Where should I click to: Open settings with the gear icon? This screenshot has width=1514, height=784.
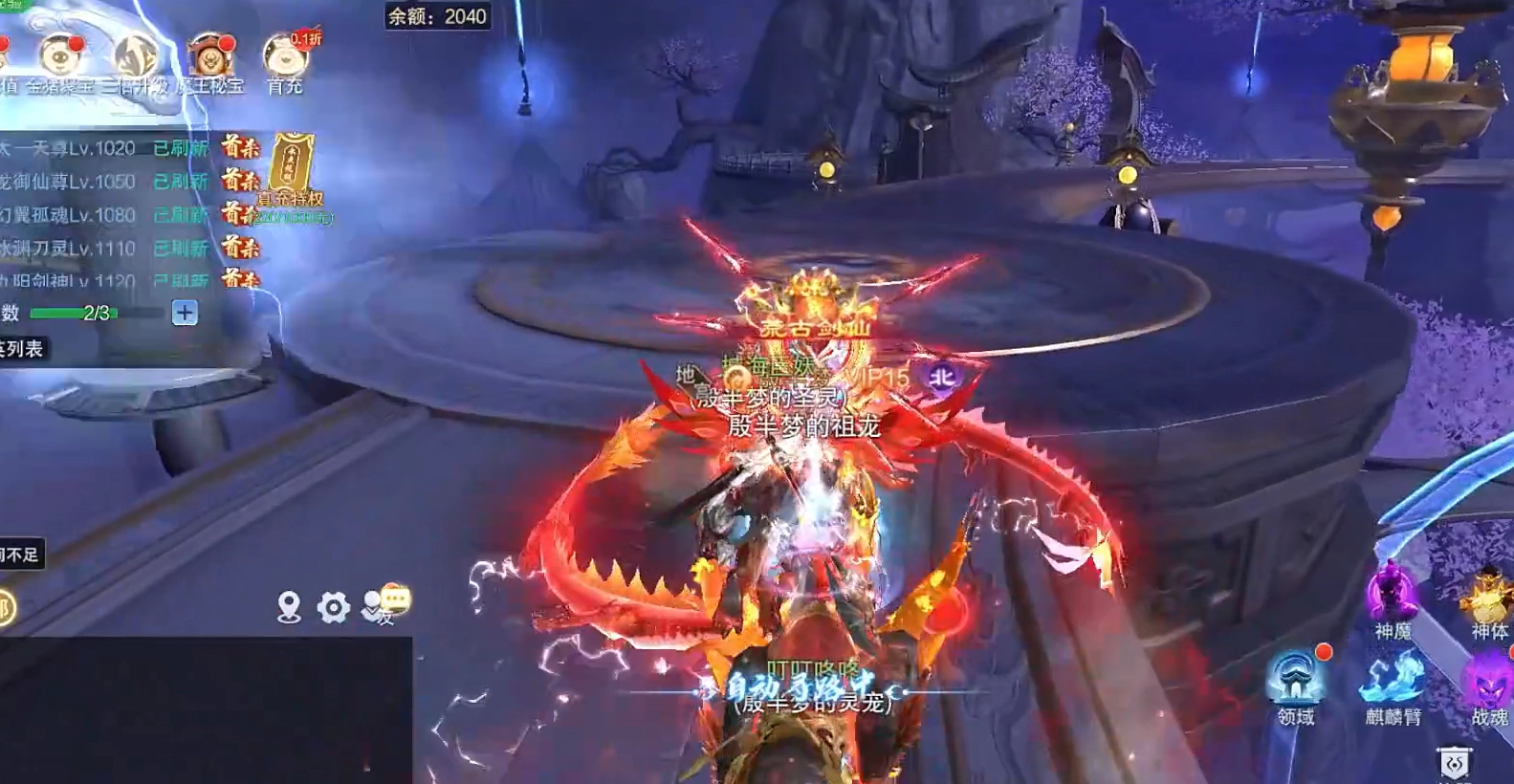point(333,606)
